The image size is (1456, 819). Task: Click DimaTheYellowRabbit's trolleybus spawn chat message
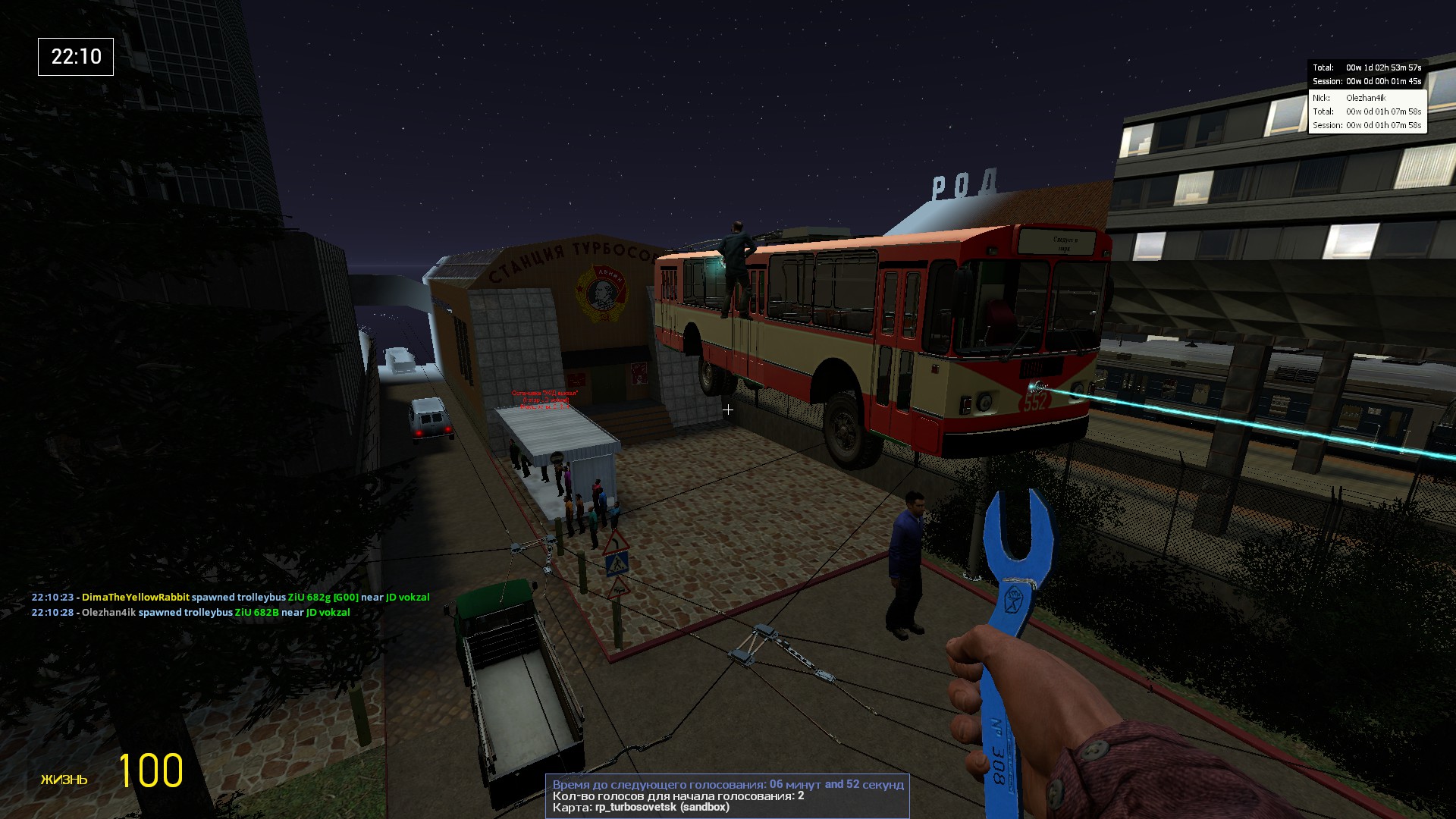[x=231, y=598]
